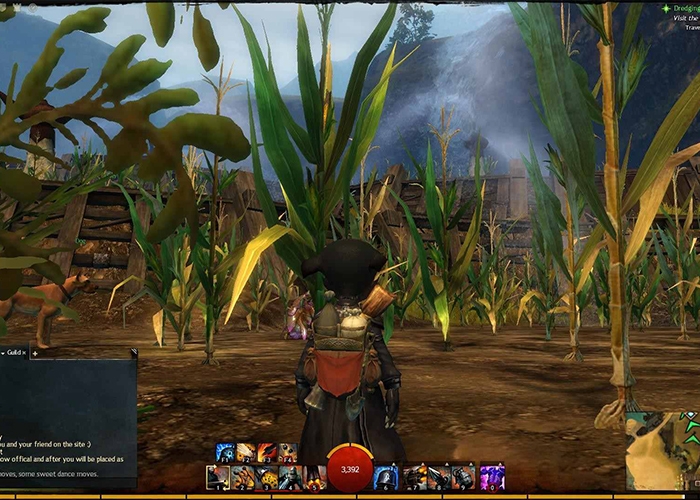Trigger weapon skill 5 on the hotbar
700x500 pixels.
pyautogui.click(x=314, y=477)
